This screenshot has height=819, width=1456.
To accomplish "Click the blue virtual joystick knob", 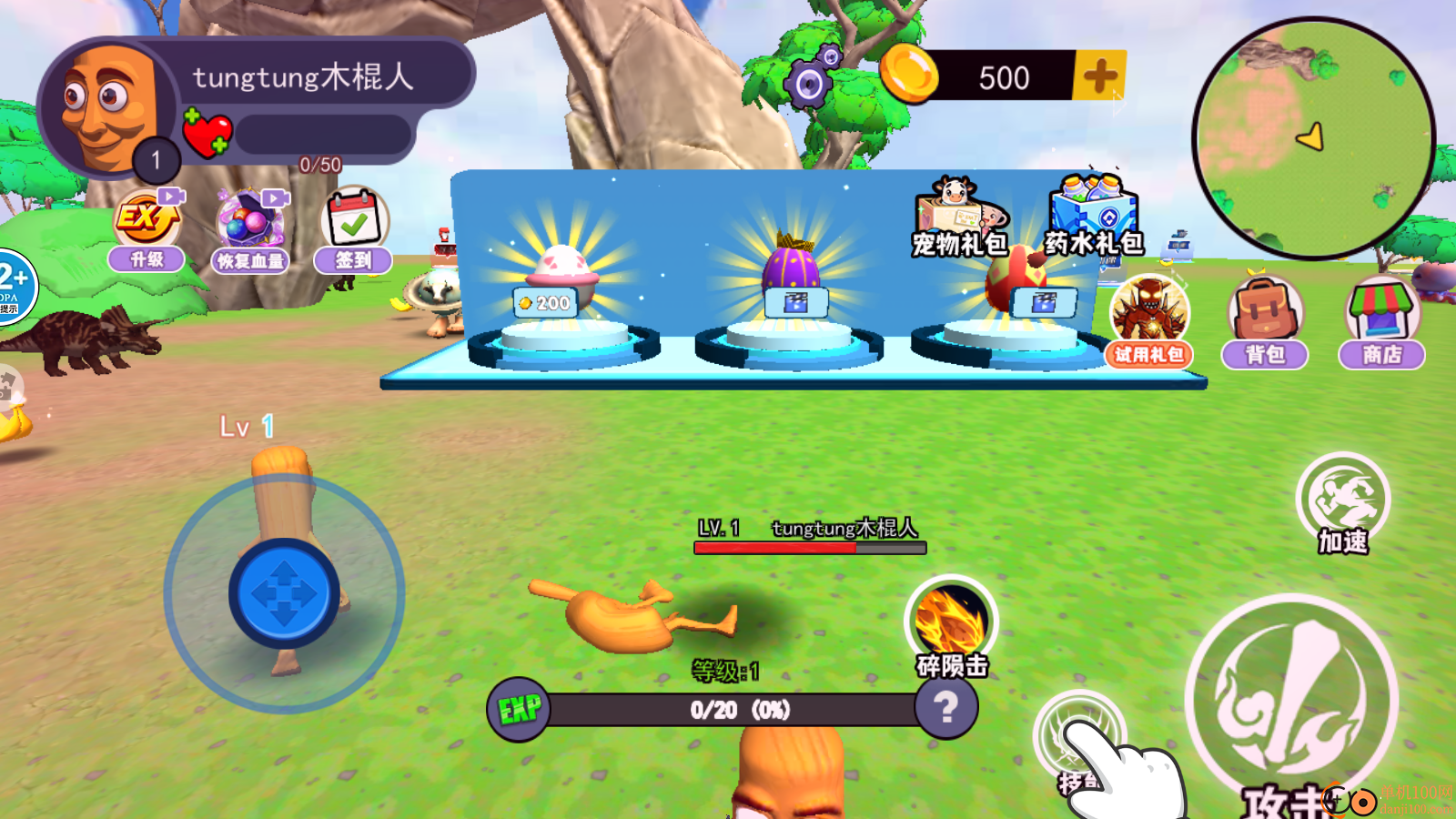I will (284, 593).
